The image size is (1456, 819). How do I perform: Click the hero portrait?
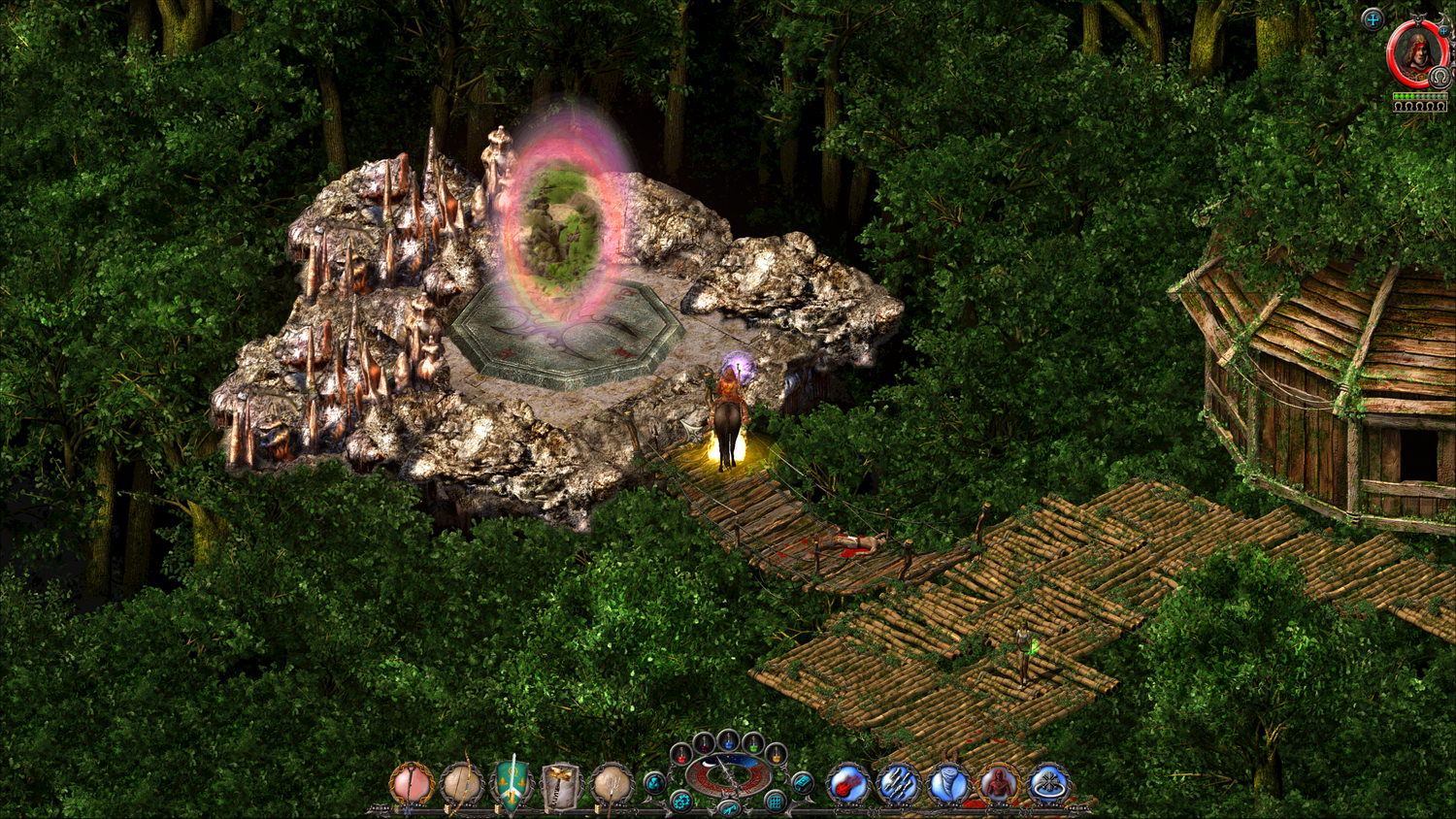click(x=1418, y=54)
